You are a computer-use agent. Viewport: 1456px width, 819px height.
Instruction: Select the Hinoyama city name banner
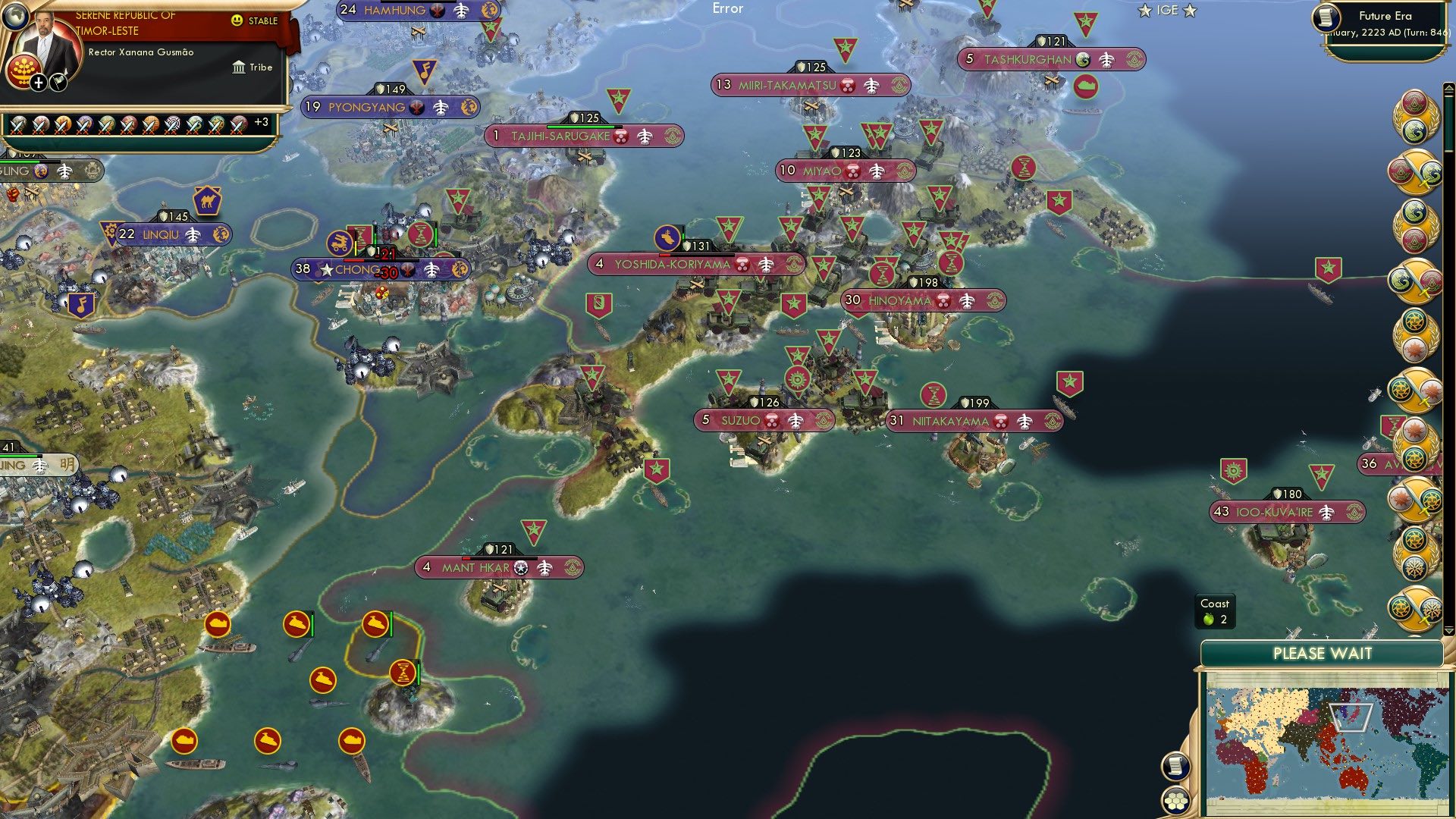coord(902,301)
